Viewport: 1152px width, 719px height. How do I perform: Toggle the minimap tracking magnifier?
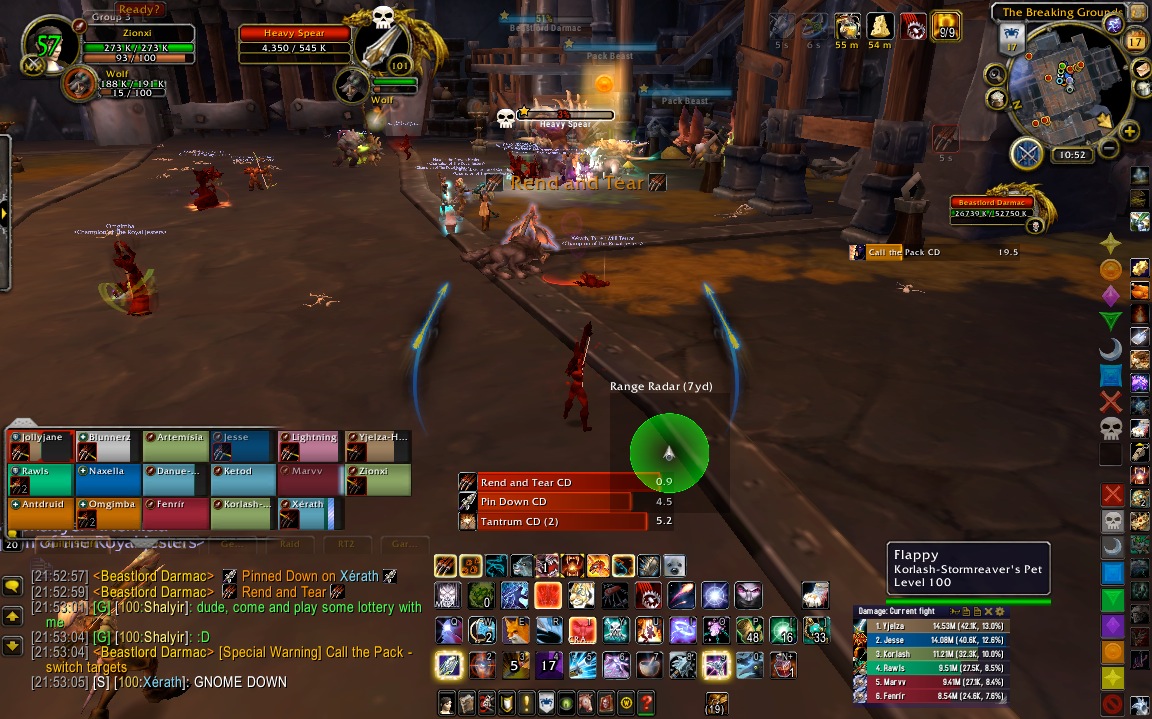point(996,74)
